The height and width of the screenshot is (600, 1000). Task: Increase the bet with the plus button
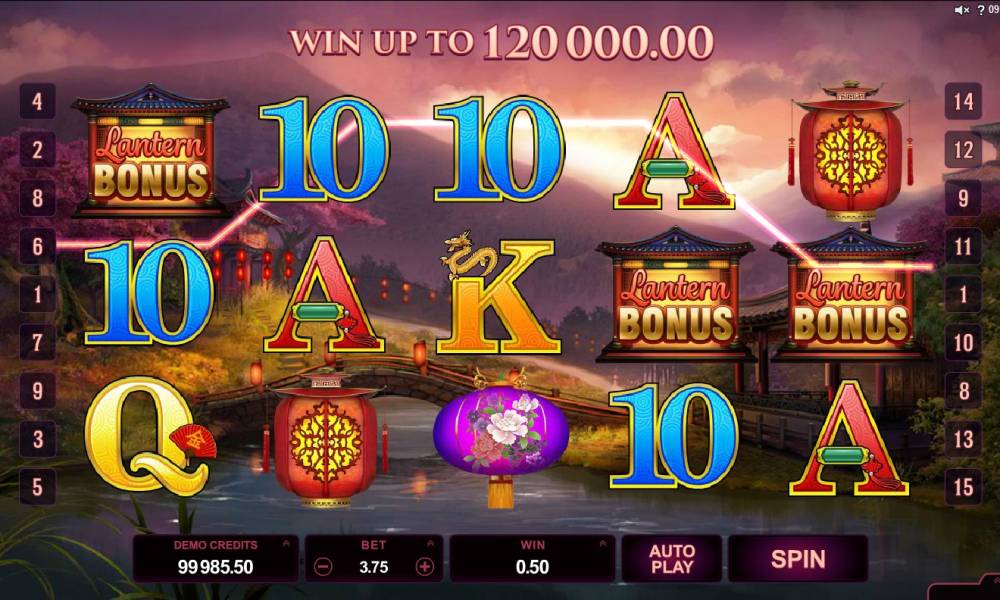[x=425, y=566]
